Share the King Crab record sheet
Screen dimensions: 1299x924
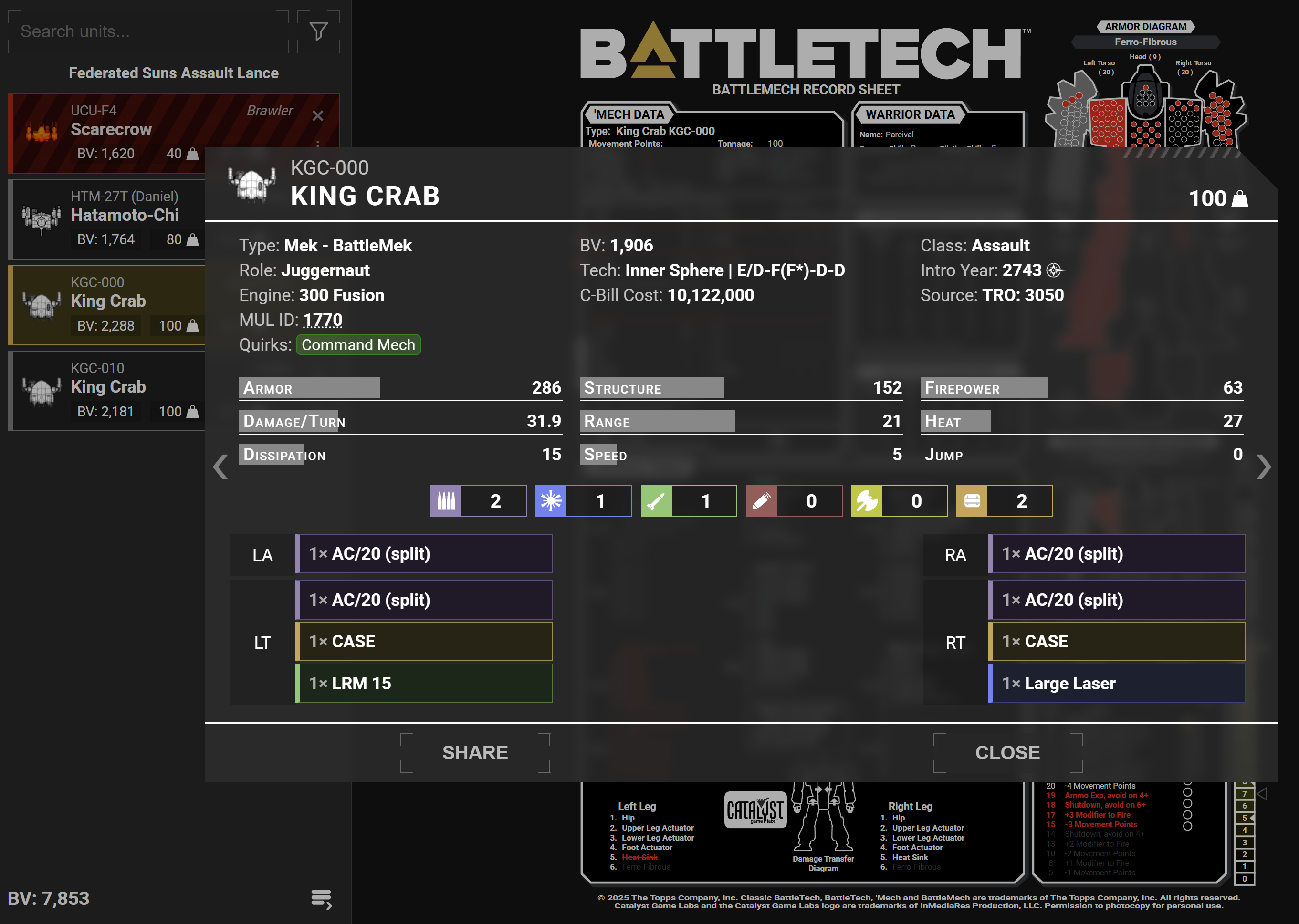pos(475,752)
